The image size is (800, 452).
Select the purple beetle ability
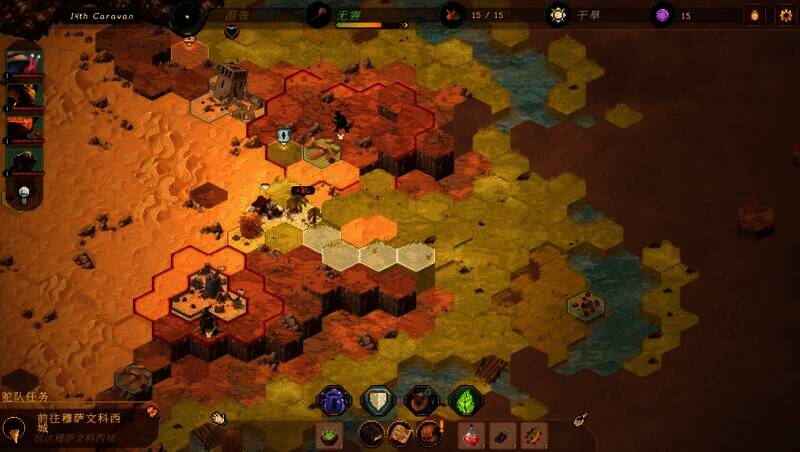334,401
